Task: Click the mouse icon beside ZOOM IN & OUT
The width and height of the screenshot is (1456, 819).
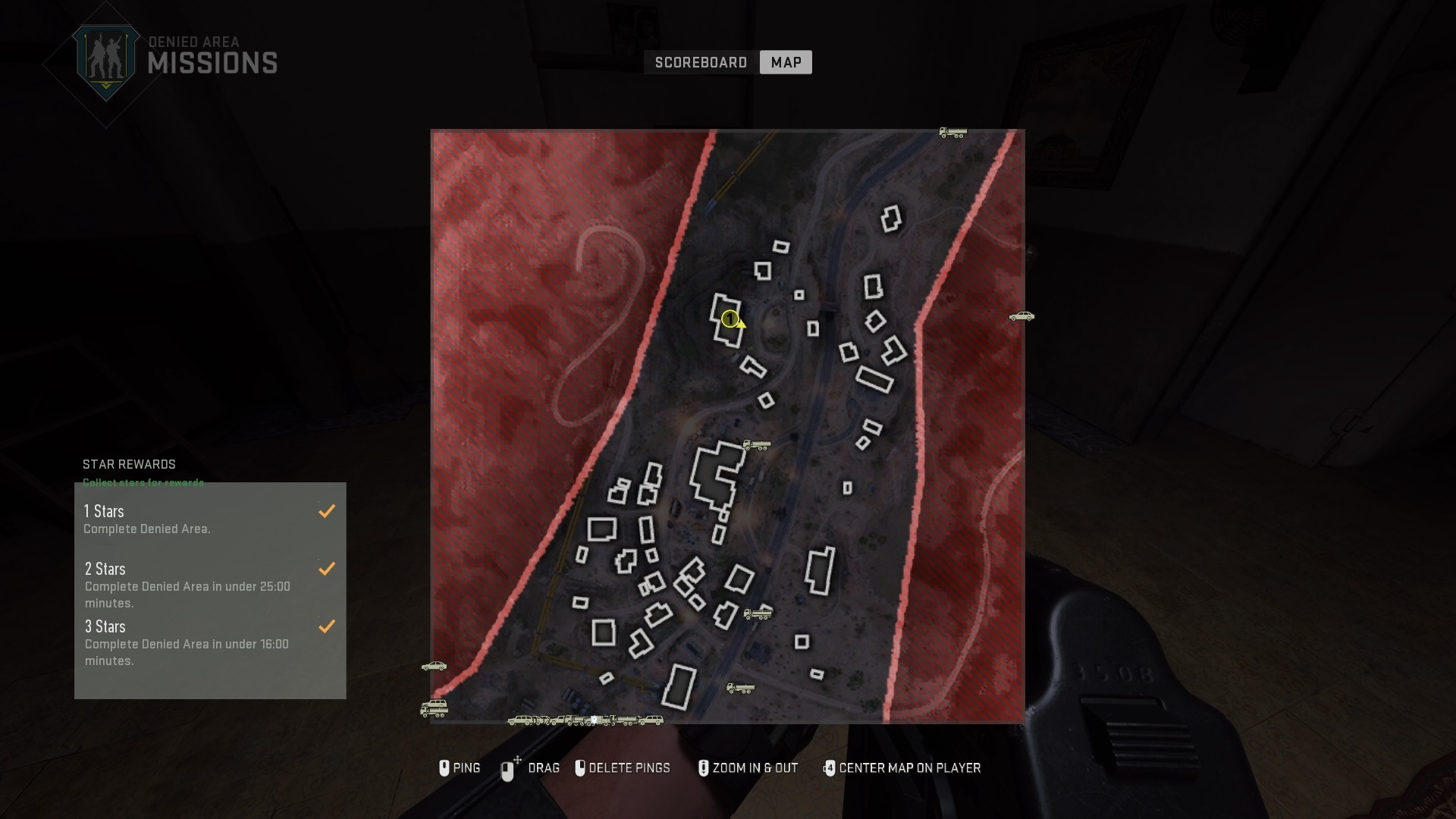Action: (x=702, y=768)
